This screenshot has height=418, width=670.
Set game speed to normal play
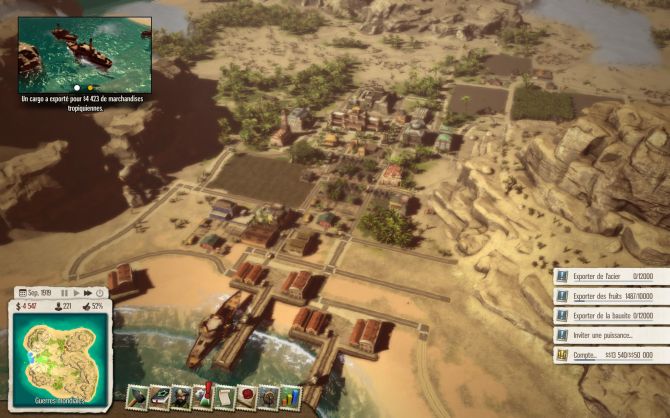[x=77, y=293]
